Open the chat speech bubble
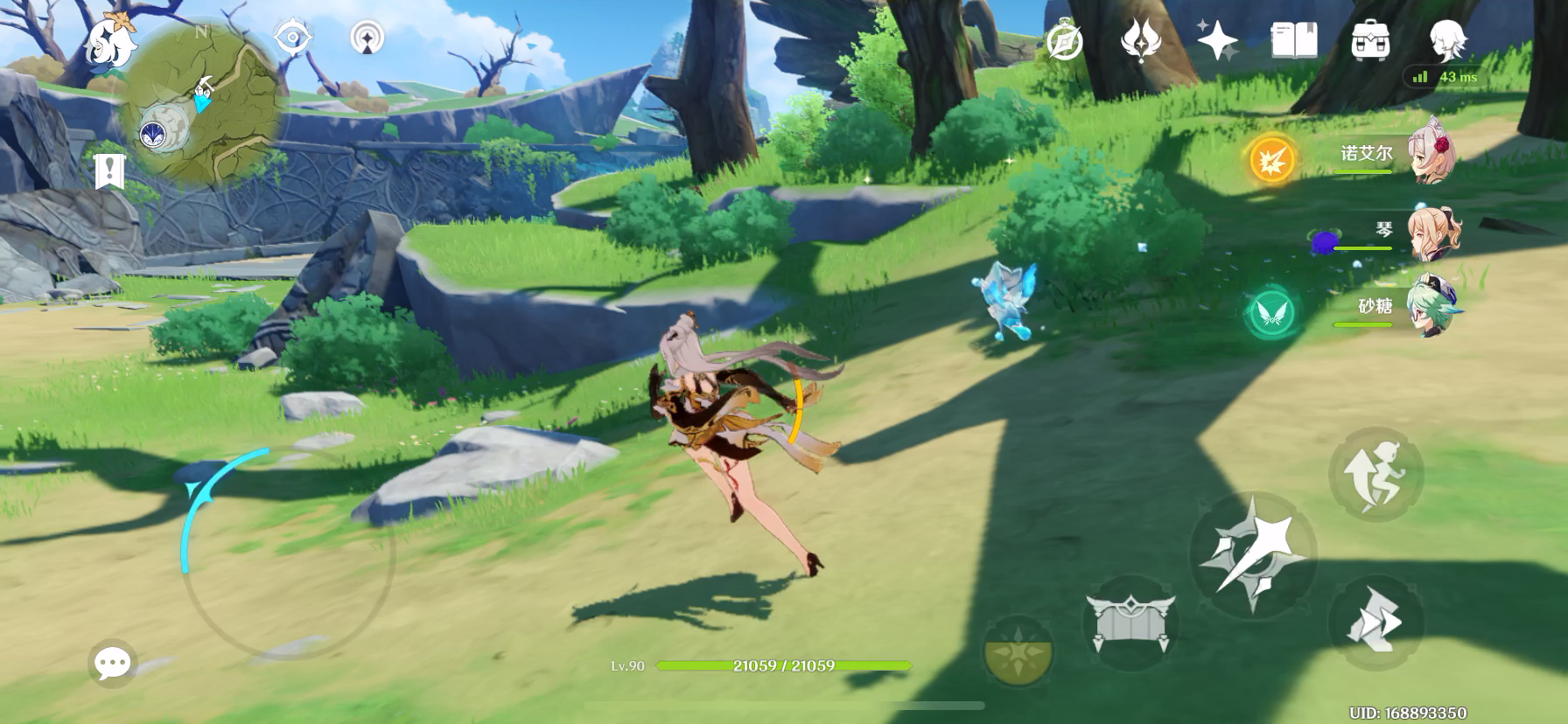Viewport: 1568px width, 724px height. click(x=113, y=664)
